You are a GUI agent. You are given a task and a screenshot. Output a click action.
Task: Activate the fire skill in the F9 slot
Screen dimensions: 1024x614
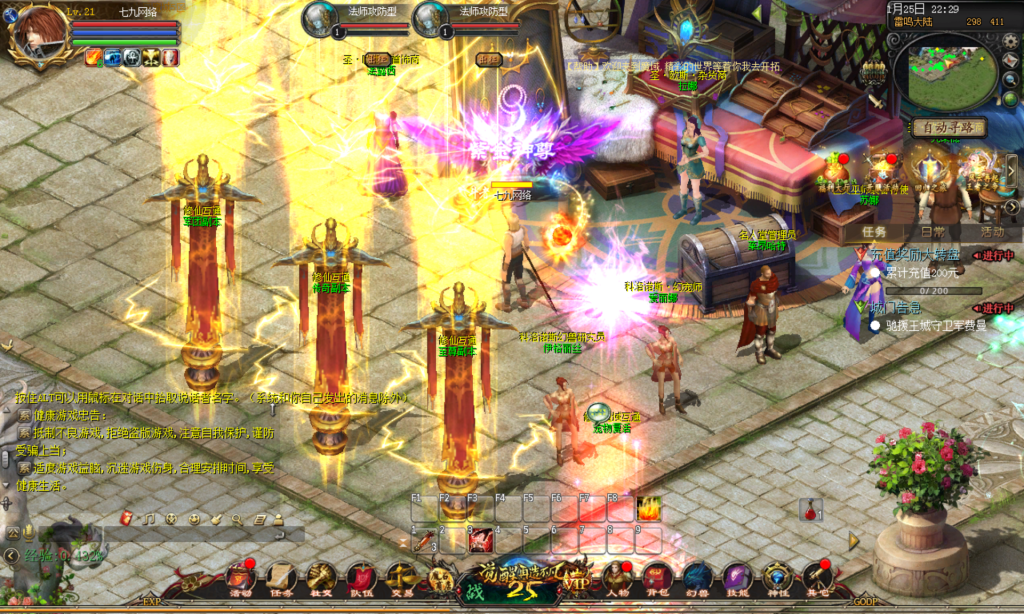(649, 509)
